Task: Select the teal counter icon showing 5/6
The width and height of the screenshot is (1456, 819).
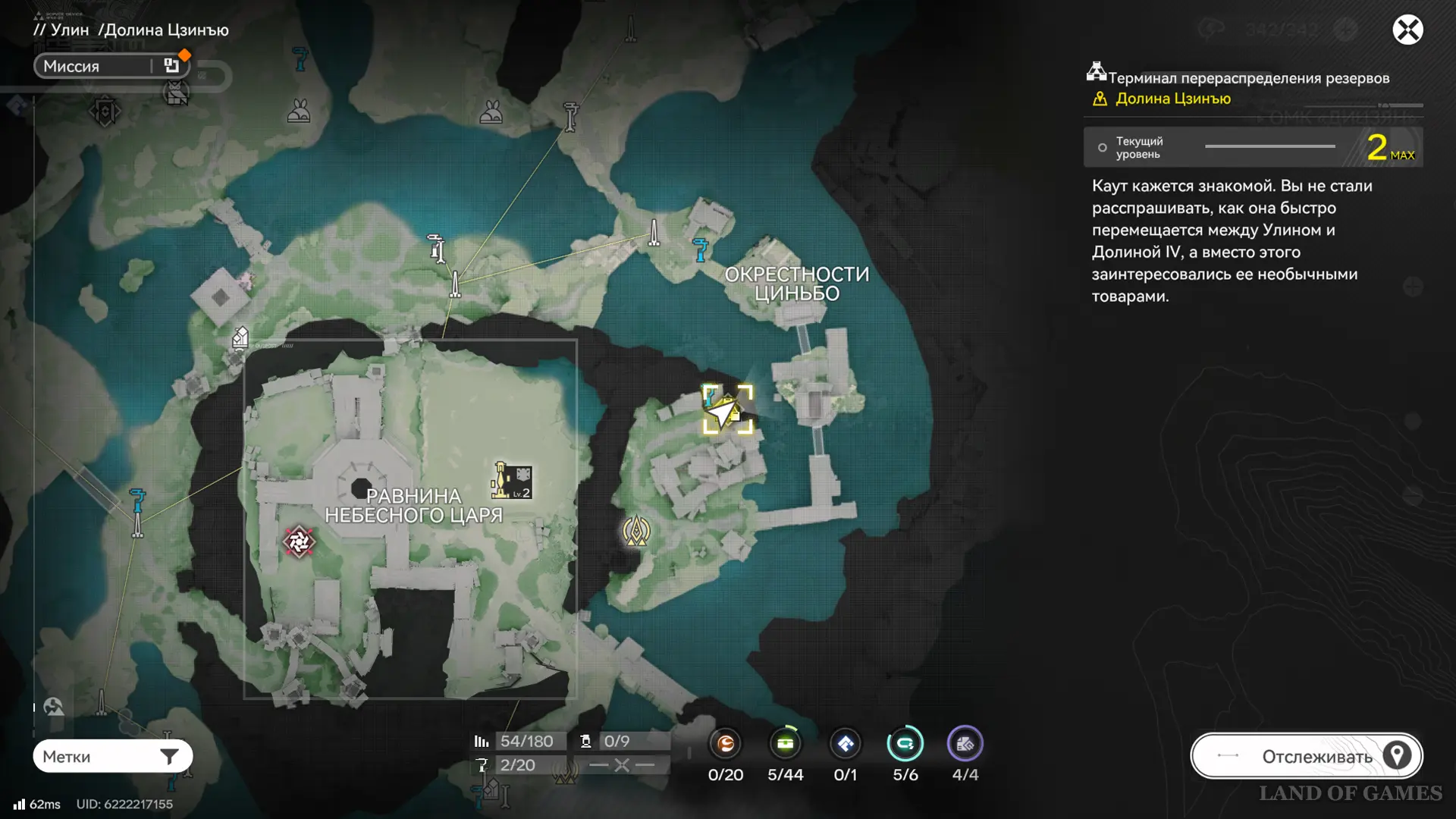Action: coord(905,744)
